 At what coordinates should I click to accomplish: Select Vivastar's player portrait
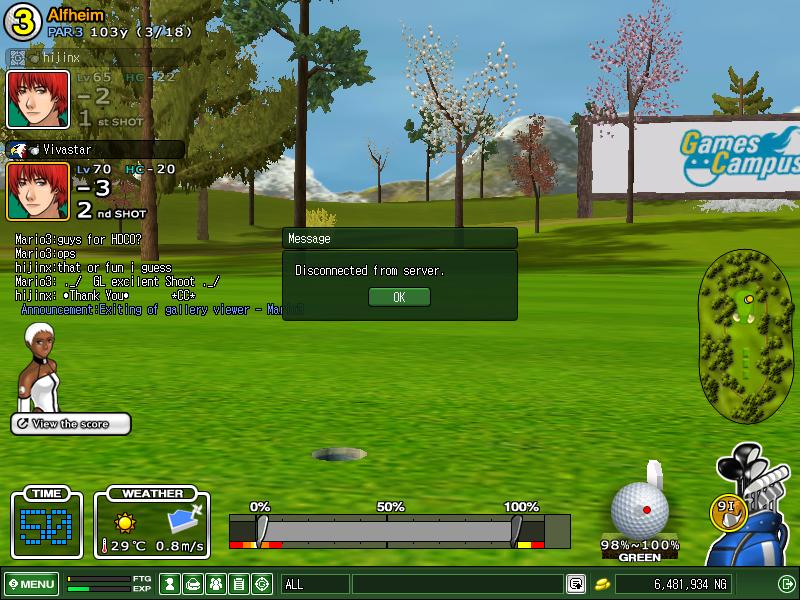38,191
